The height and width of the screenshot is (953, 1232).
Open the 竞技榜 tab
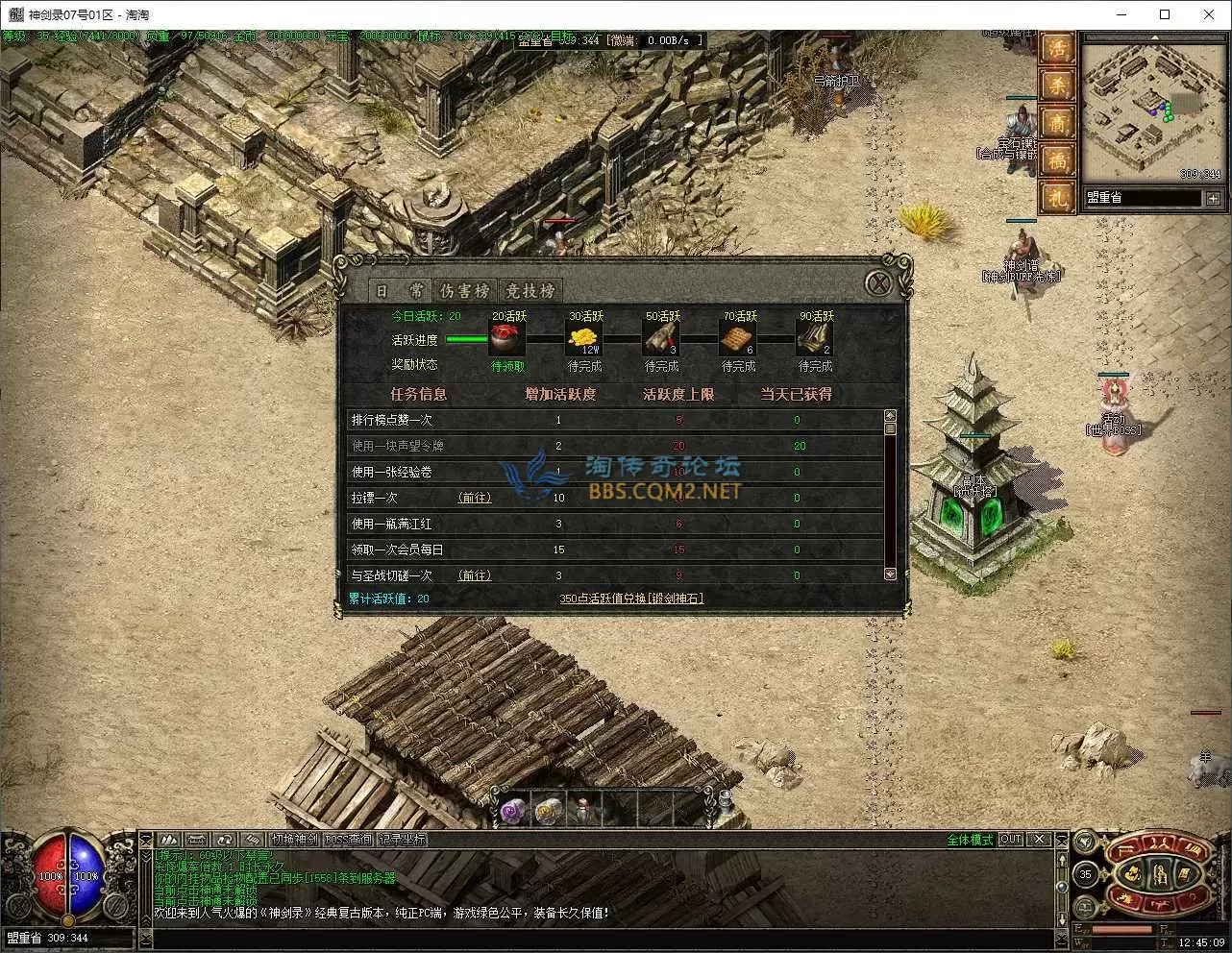coord(530,290)
